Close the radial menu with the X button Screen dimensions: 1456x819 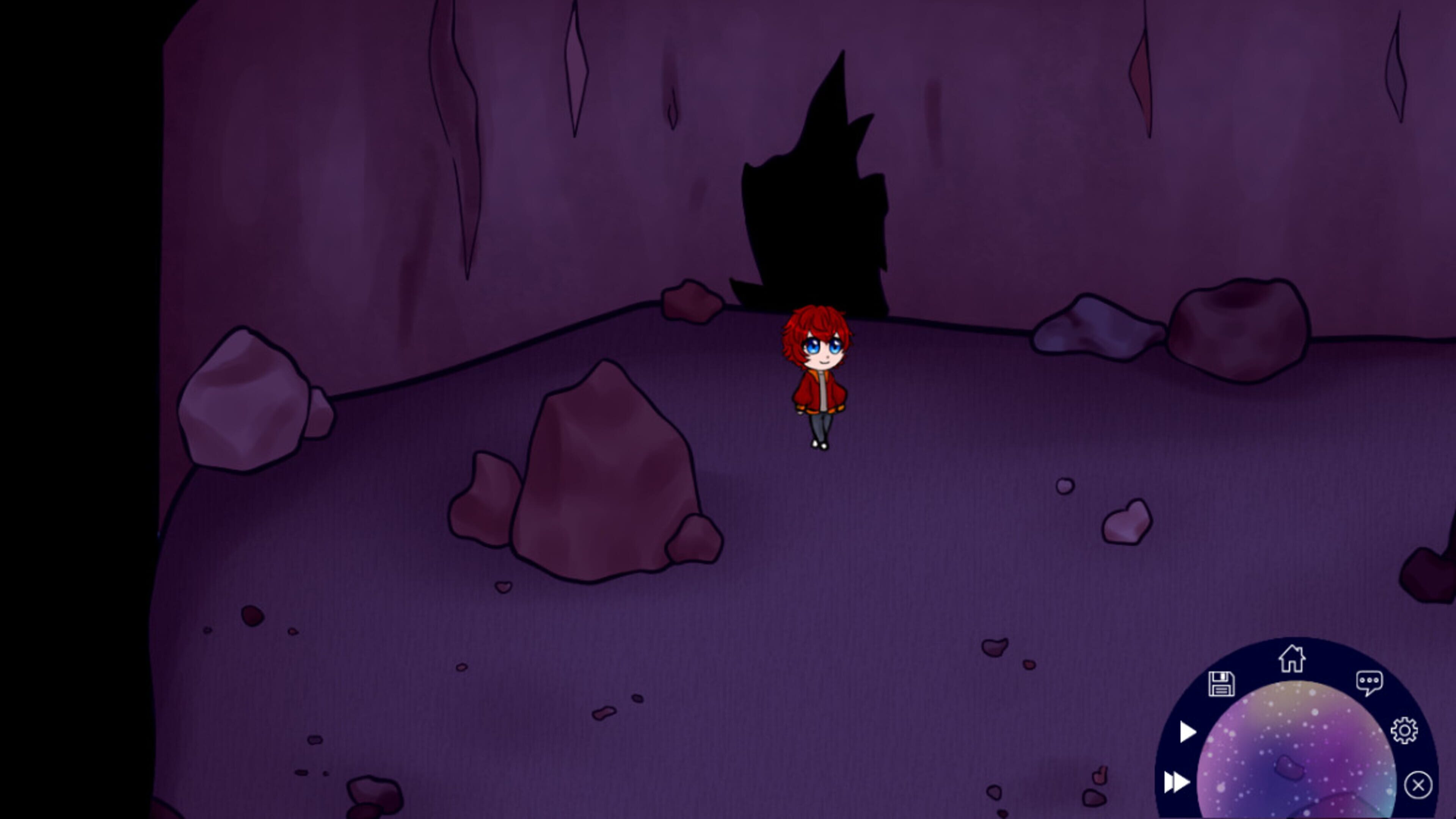[x=1418, y=785]
